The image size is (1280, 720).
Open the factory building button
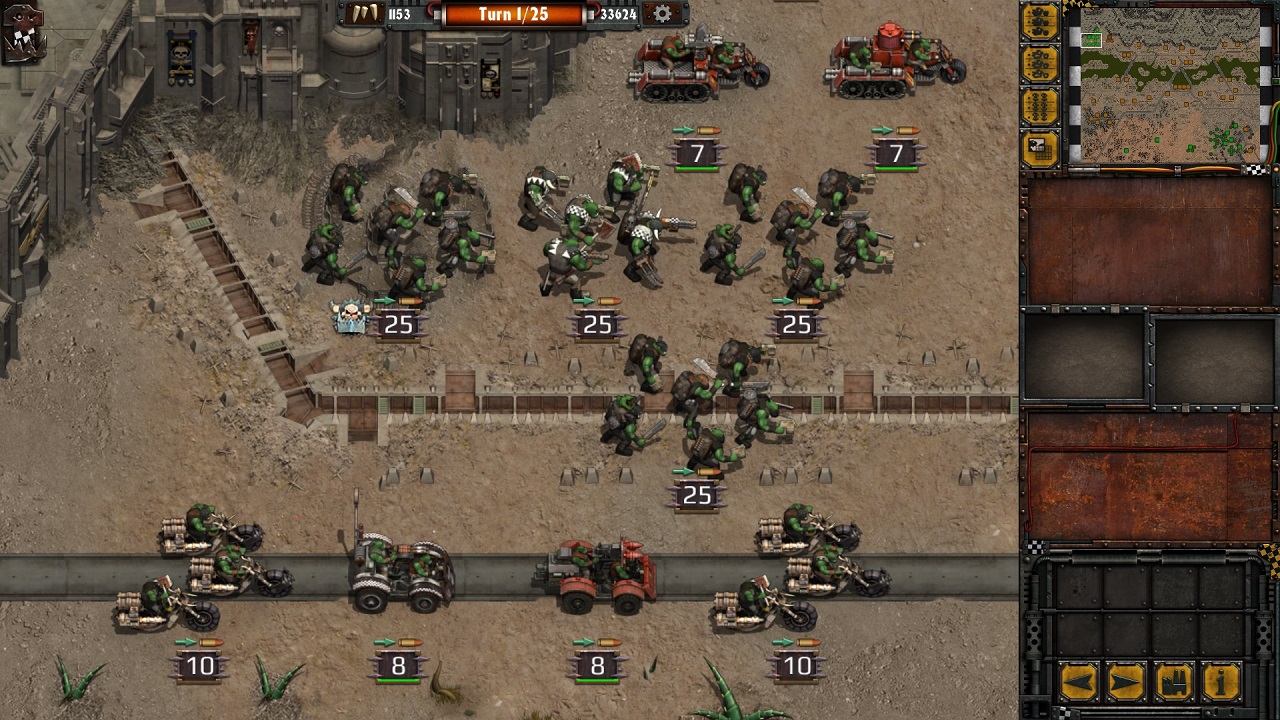(1174, 682)
